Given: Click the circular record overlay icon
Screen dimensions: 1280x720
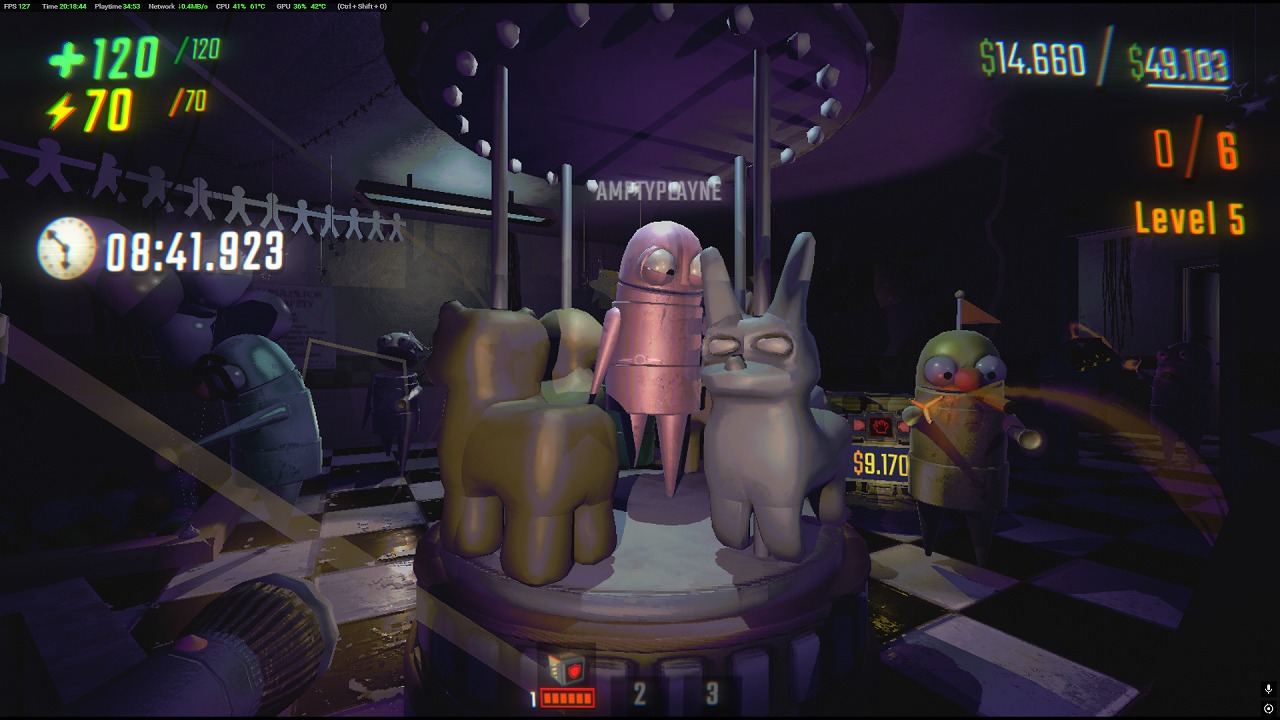Looking at the screenshot, I should point(1268,708).
